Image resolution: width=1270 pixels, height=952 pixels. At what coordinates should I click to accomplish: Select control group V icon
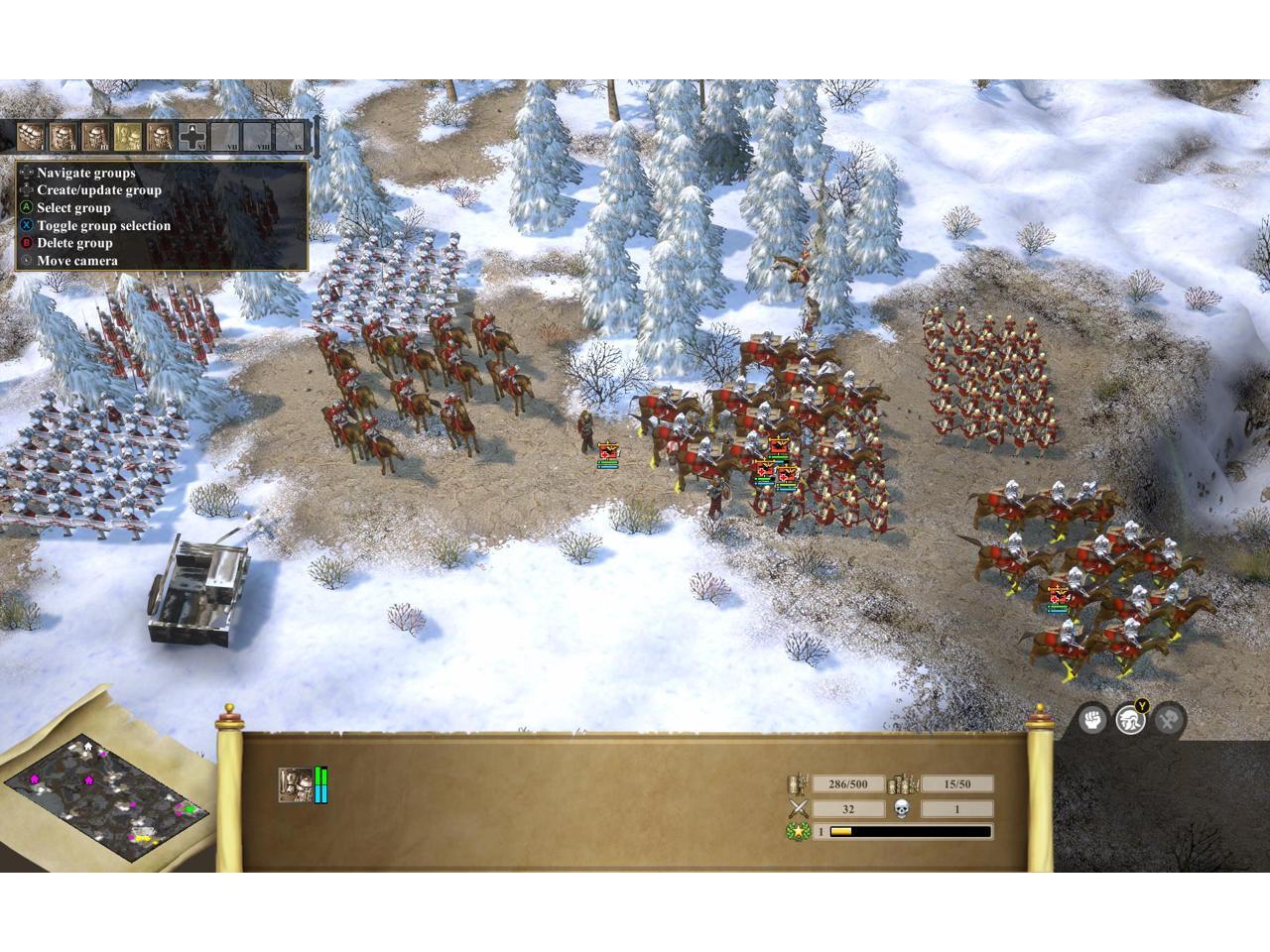[x=160, y=136]
